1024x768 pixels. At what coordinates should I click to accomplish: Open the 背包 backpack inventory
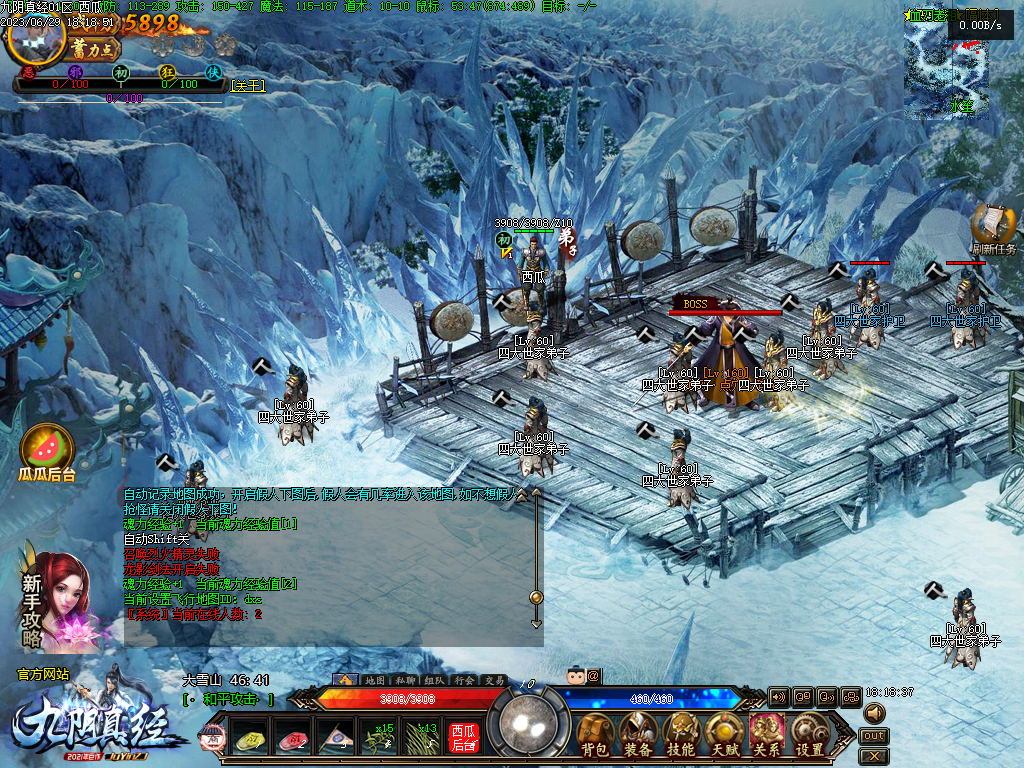tap(596, 735)
